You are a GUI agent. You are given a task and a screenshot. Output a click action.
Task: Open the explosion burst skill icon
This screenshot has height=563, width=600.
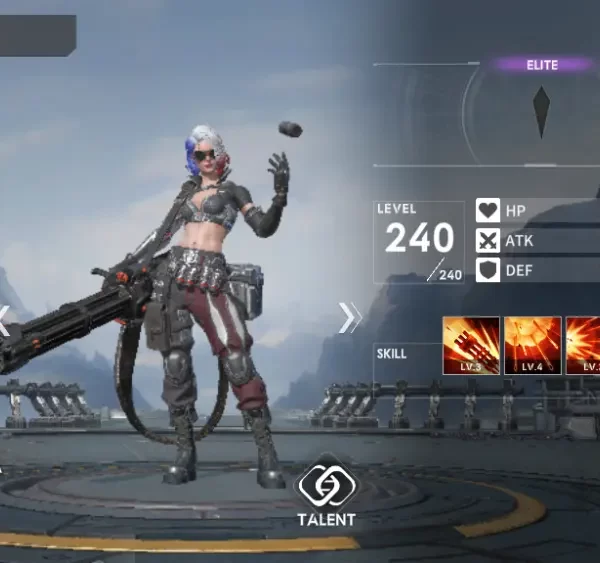coord(583,345)
